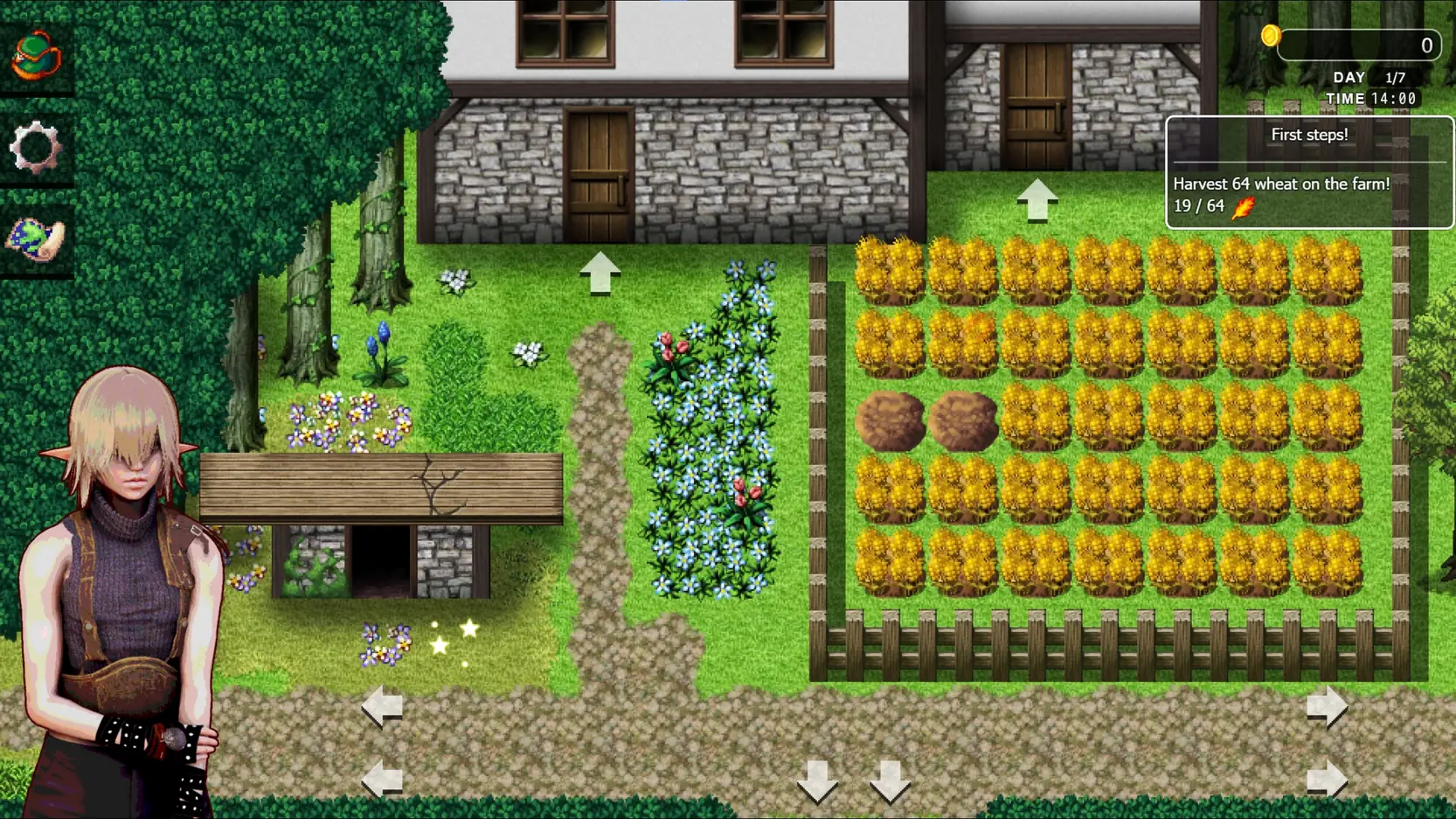Show the world map scroll
This screenshot has height=819, width=1456.
point(36,238)
